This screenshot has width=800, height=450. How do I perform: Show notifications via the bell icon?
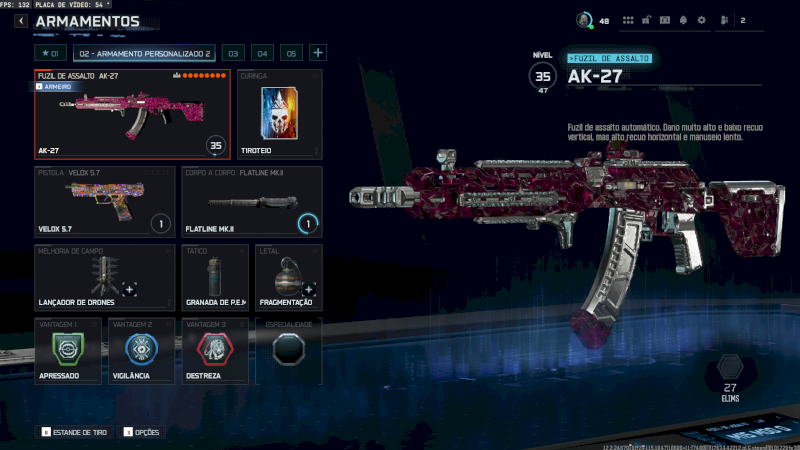pyautogui.click(x=683, y=20)
